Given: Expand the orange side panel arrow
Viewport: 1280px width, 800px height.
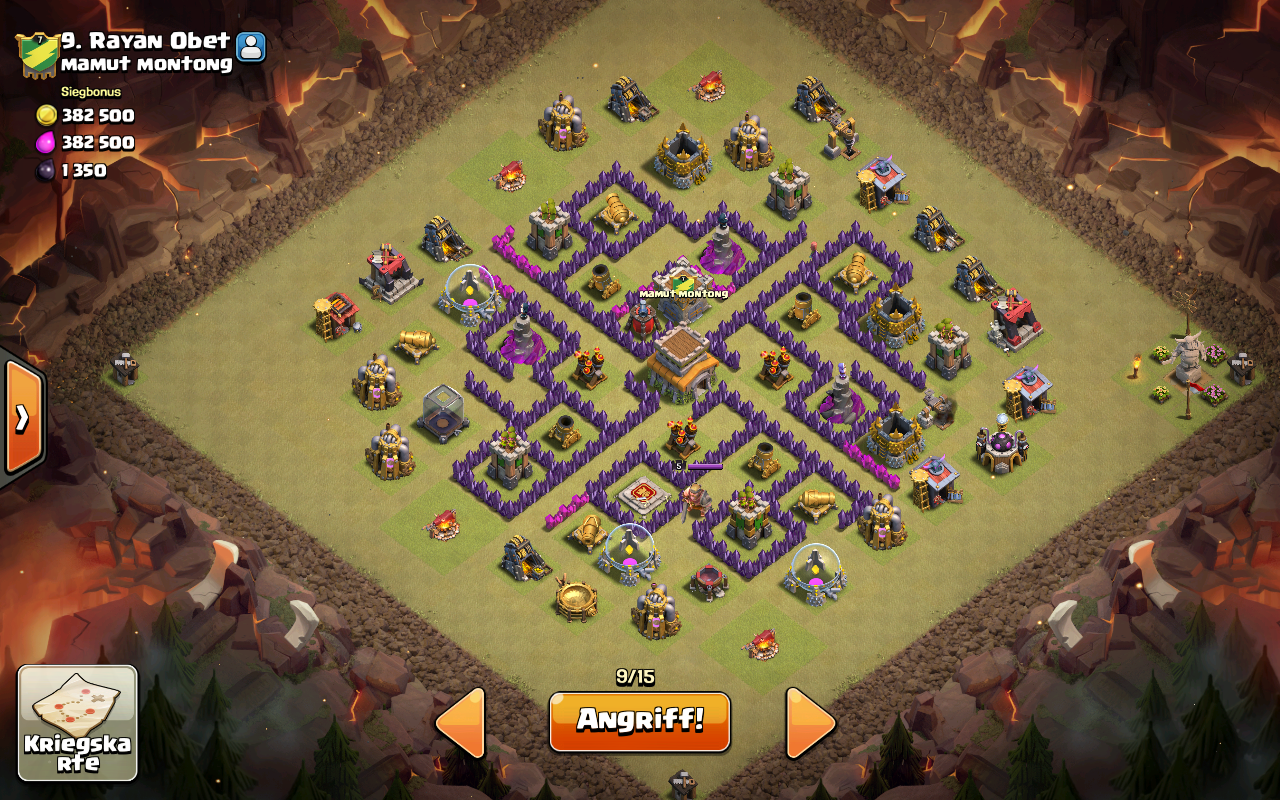Looking at the screenshot, I should 22,416.
